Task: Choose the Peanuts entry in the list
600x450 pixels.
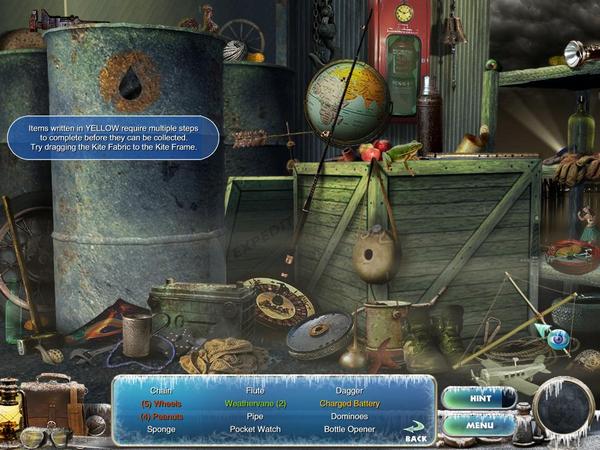Action: [161, 416]
